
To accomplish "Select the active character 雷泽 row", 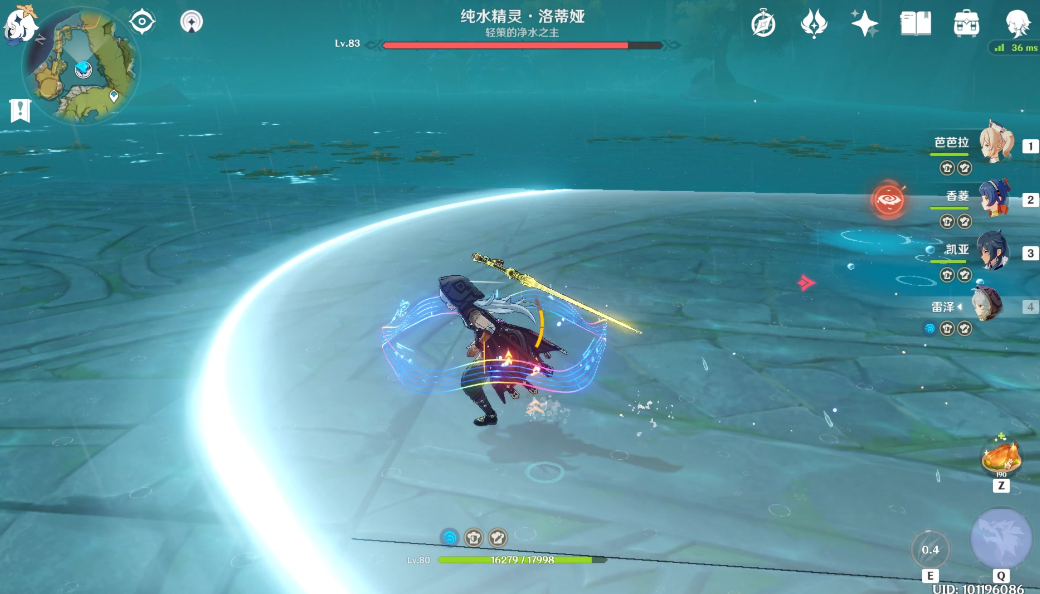I will click(990, 306).
